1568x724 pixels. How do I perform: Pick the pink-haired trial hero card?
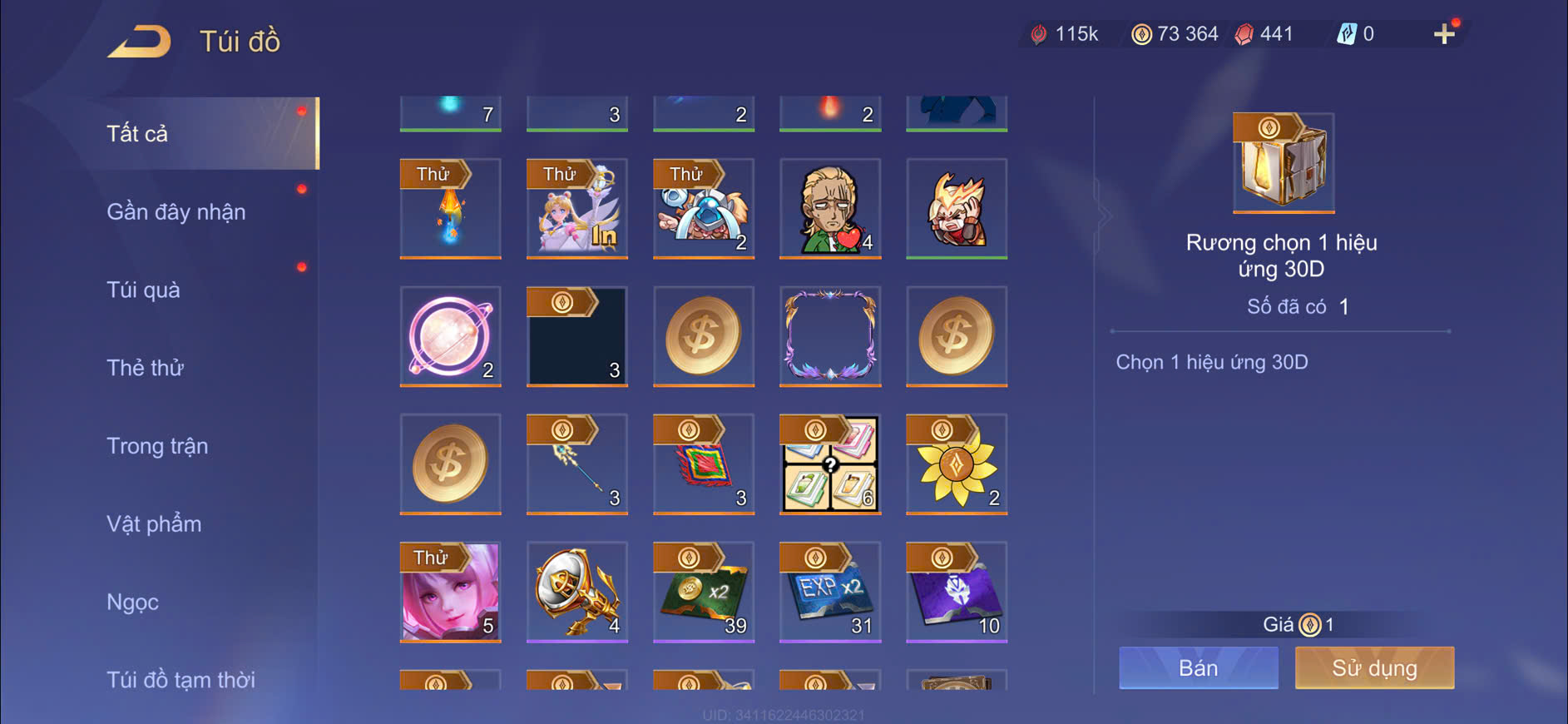(451, 592)
